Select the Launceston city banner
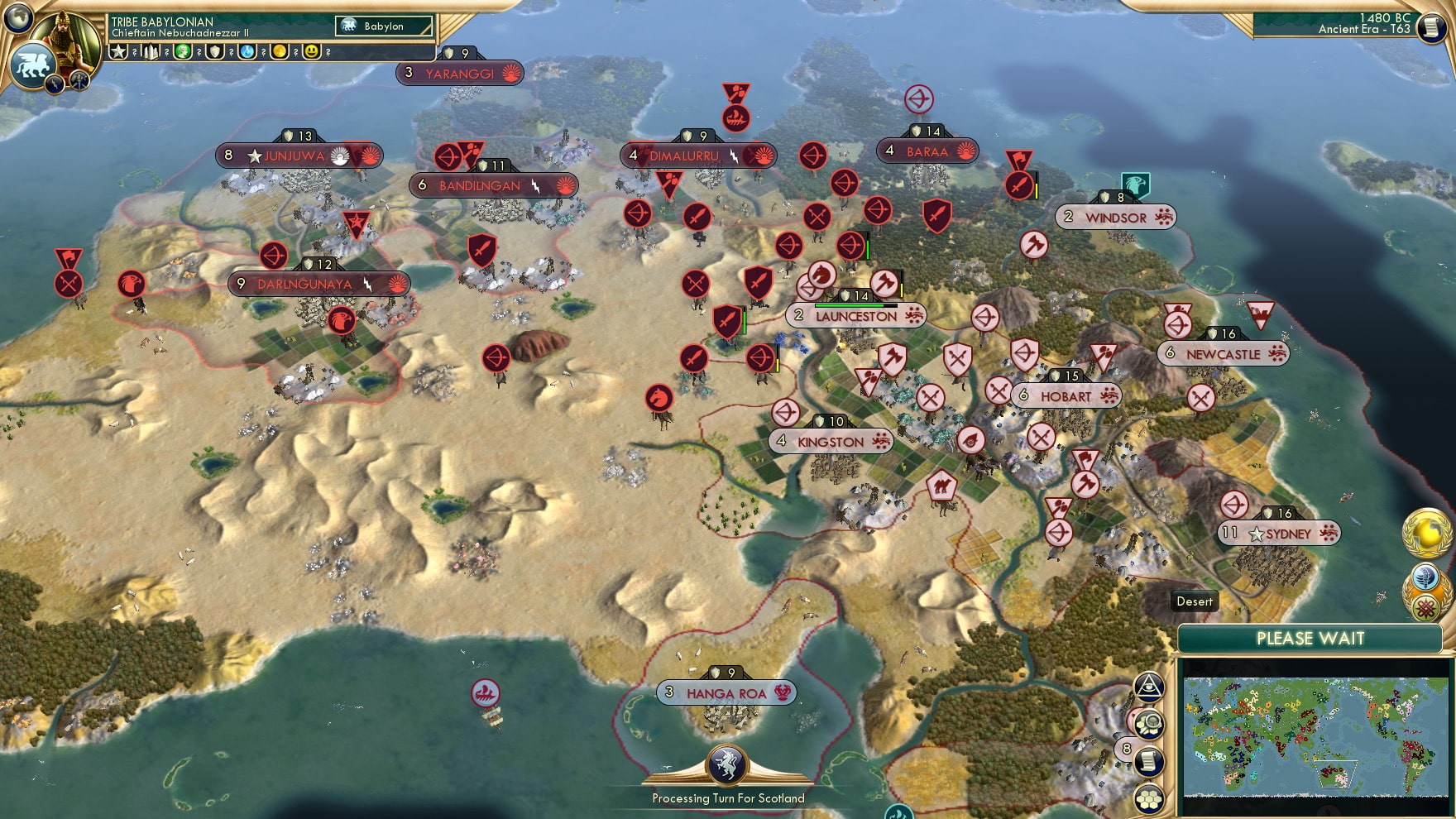This screenshot has height=819, width=1456. (856, 316)
